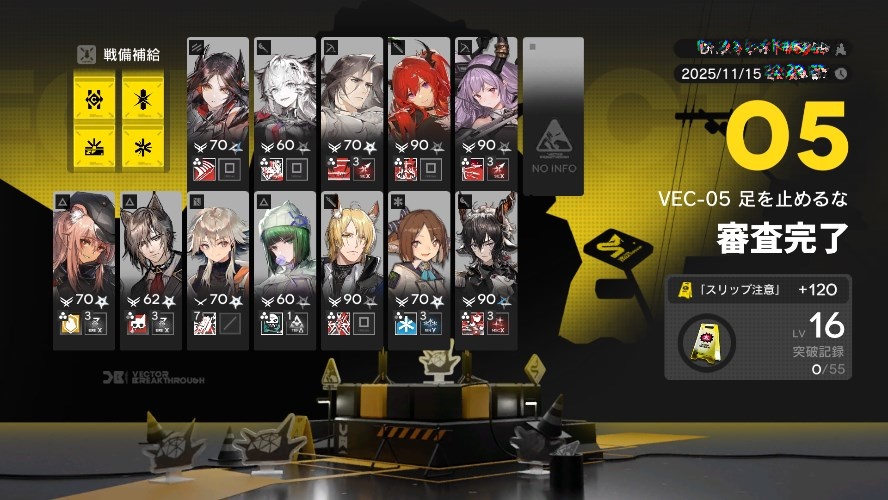Choose the brown-haired cat-eared operator card

(151, 268)
